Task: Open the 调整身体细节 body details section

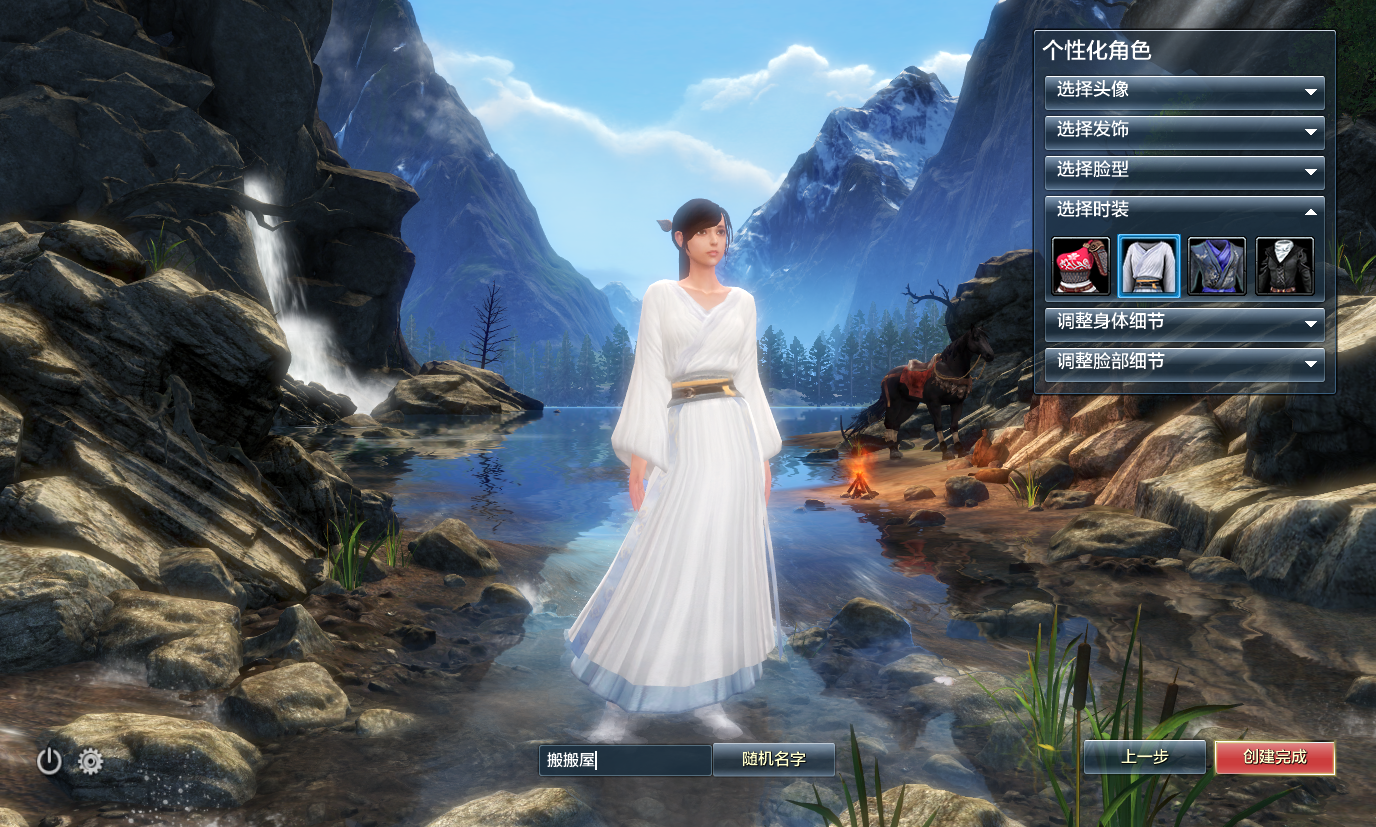Action: click(1184, 323)
